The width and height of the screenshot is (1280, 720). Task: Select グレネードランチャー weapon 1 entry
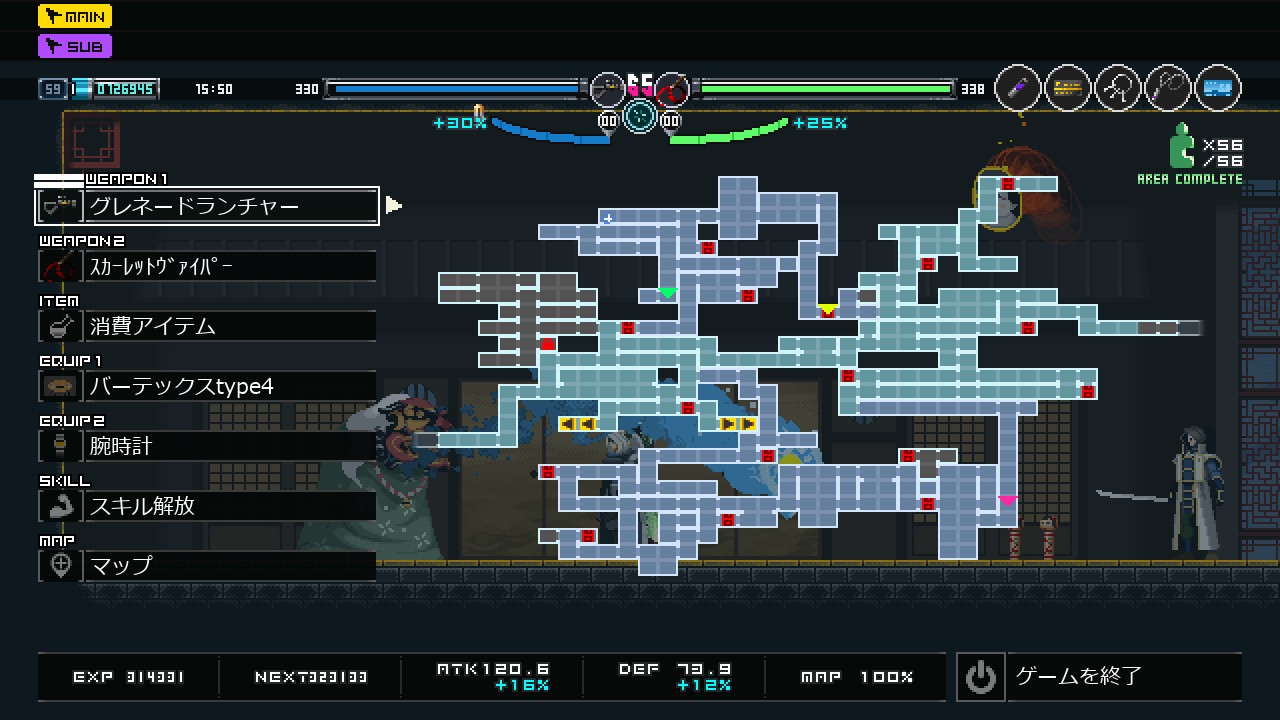tap(207, 206)
